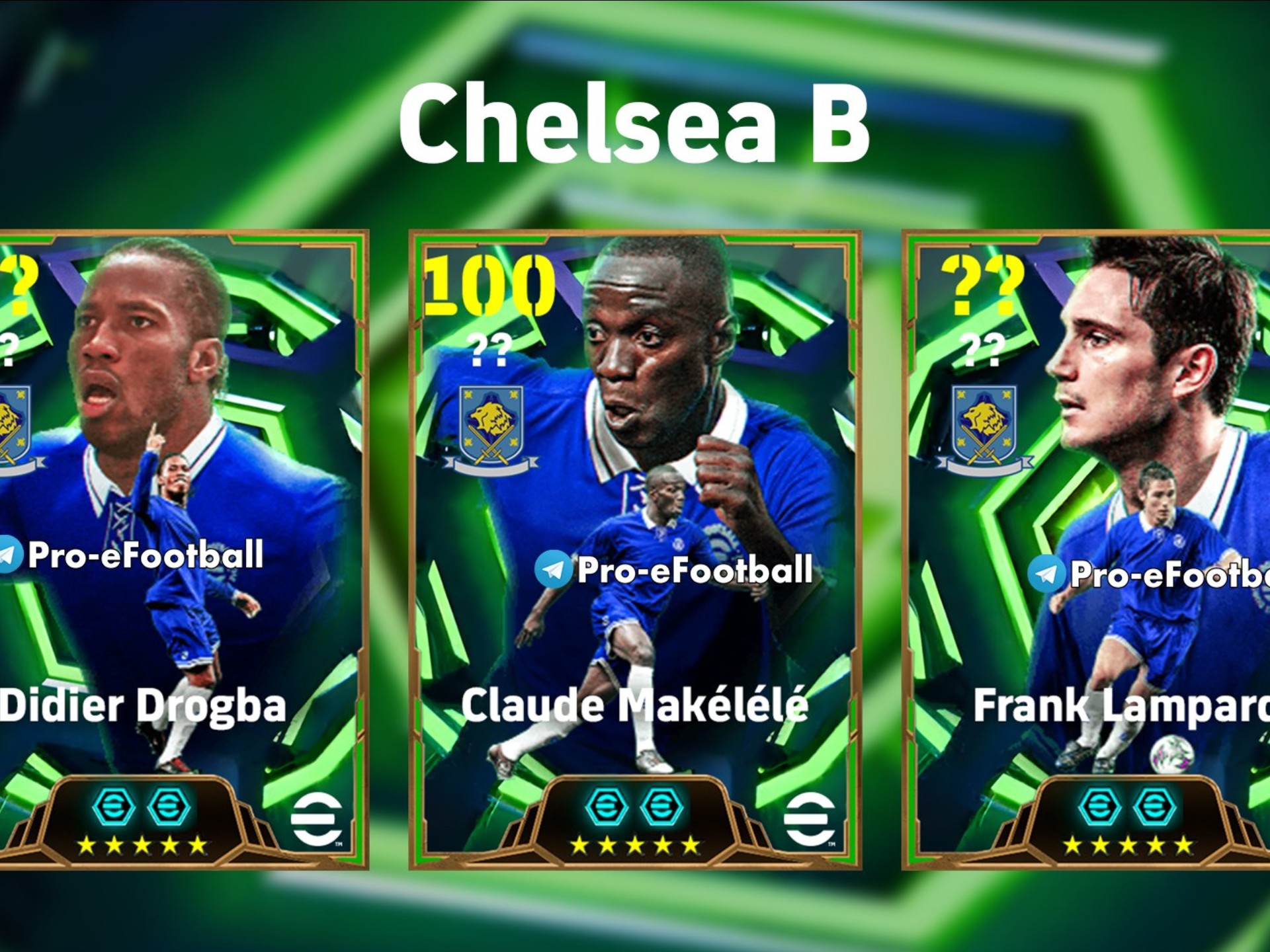Image resolution: width=1270 pixels, height=952 pixels.
Task: Open the Frank Lampard player card
Action: tap(1088, 549)
